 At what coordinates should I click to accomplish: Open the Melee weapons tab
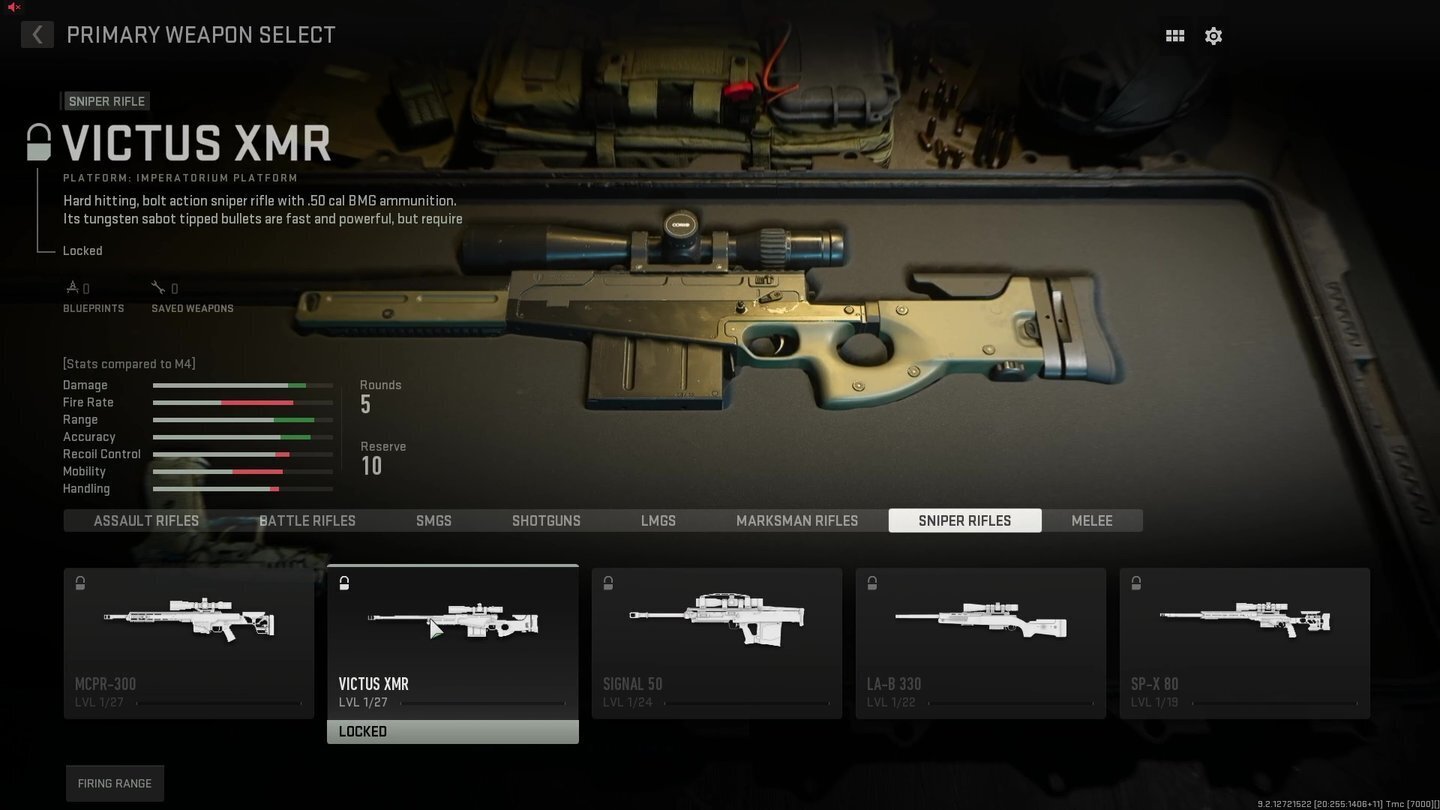coord(1091,520)
